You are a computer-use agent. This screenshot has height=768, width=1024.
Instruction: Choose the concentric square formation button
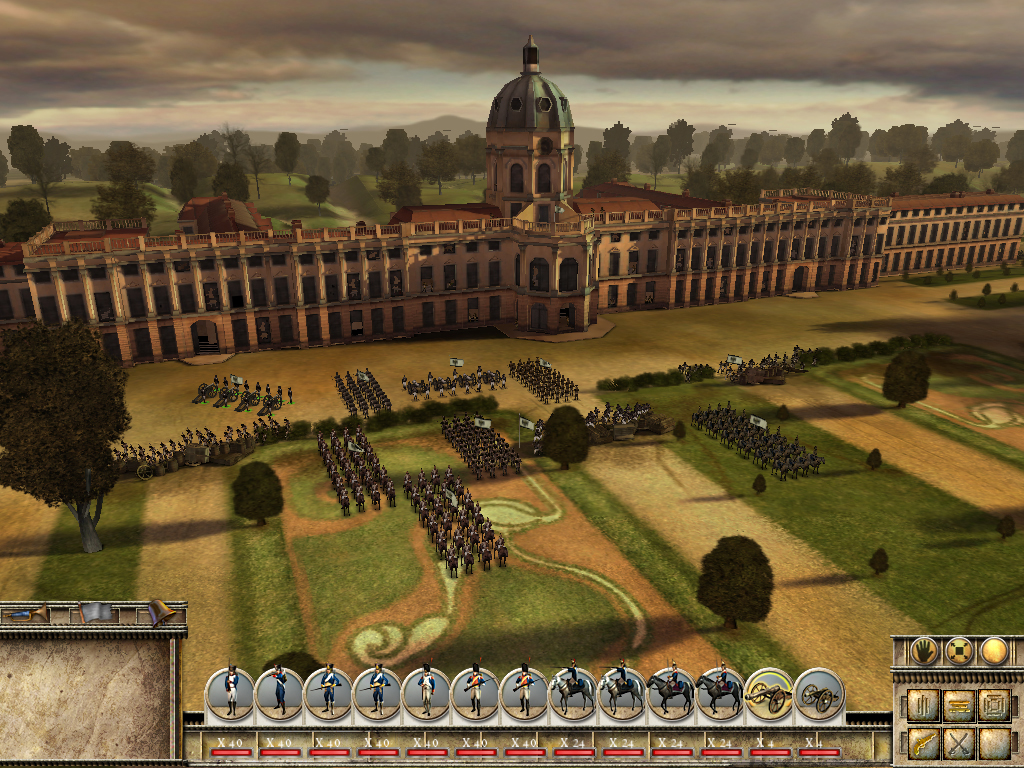pos(994,705)
